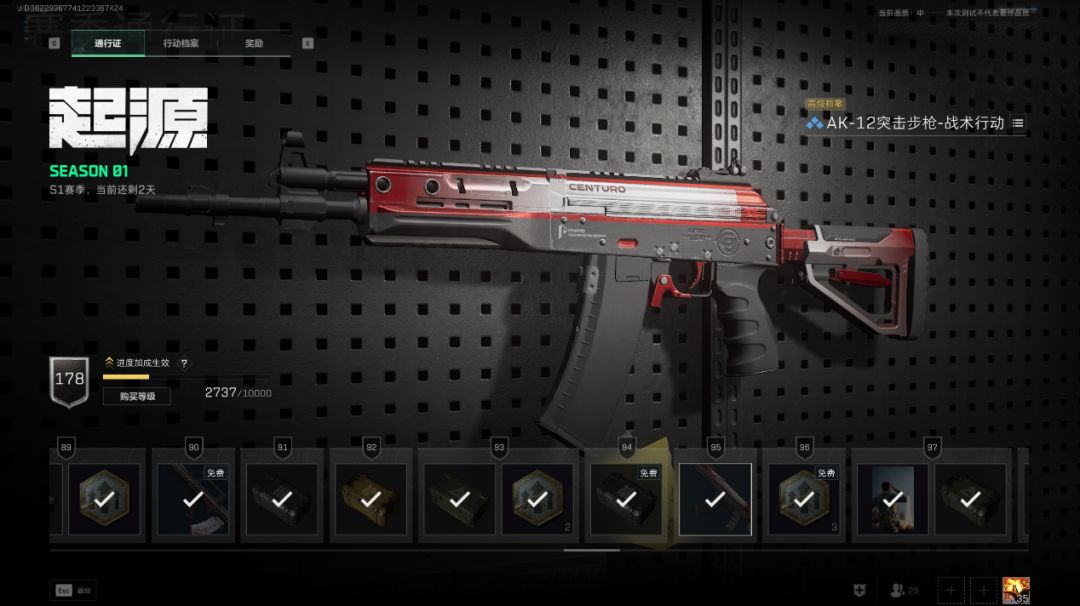Open the 进度加成生效 question mark help

point(184,363)
